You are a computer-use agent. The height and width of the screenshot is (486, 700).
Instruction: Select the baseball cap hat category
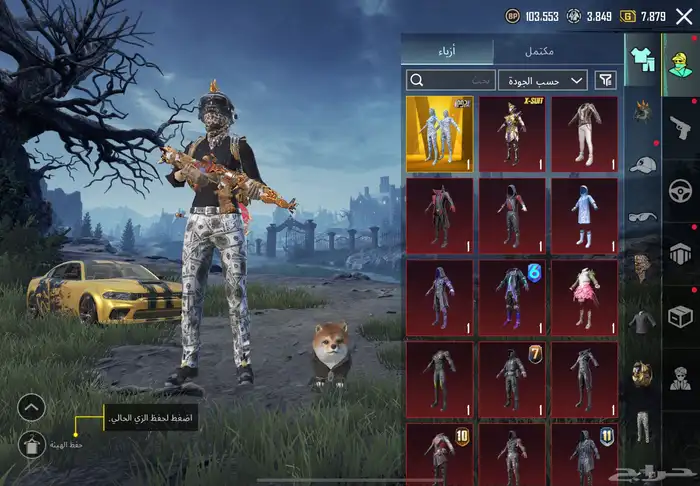click(x=642, y=164)
